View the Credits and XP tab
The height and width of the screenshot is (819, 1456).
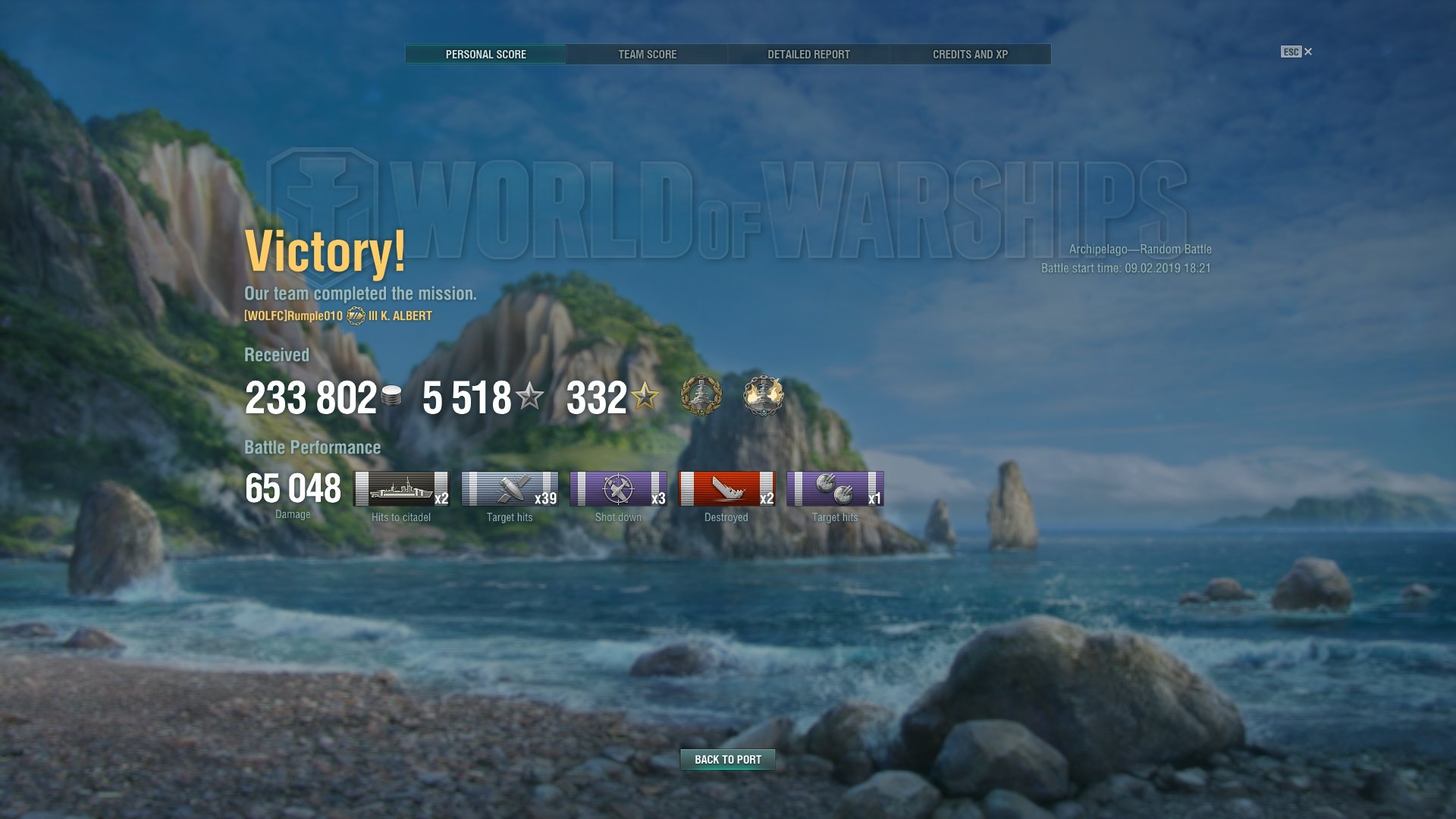pyautogui.click(x=970, y=55)
